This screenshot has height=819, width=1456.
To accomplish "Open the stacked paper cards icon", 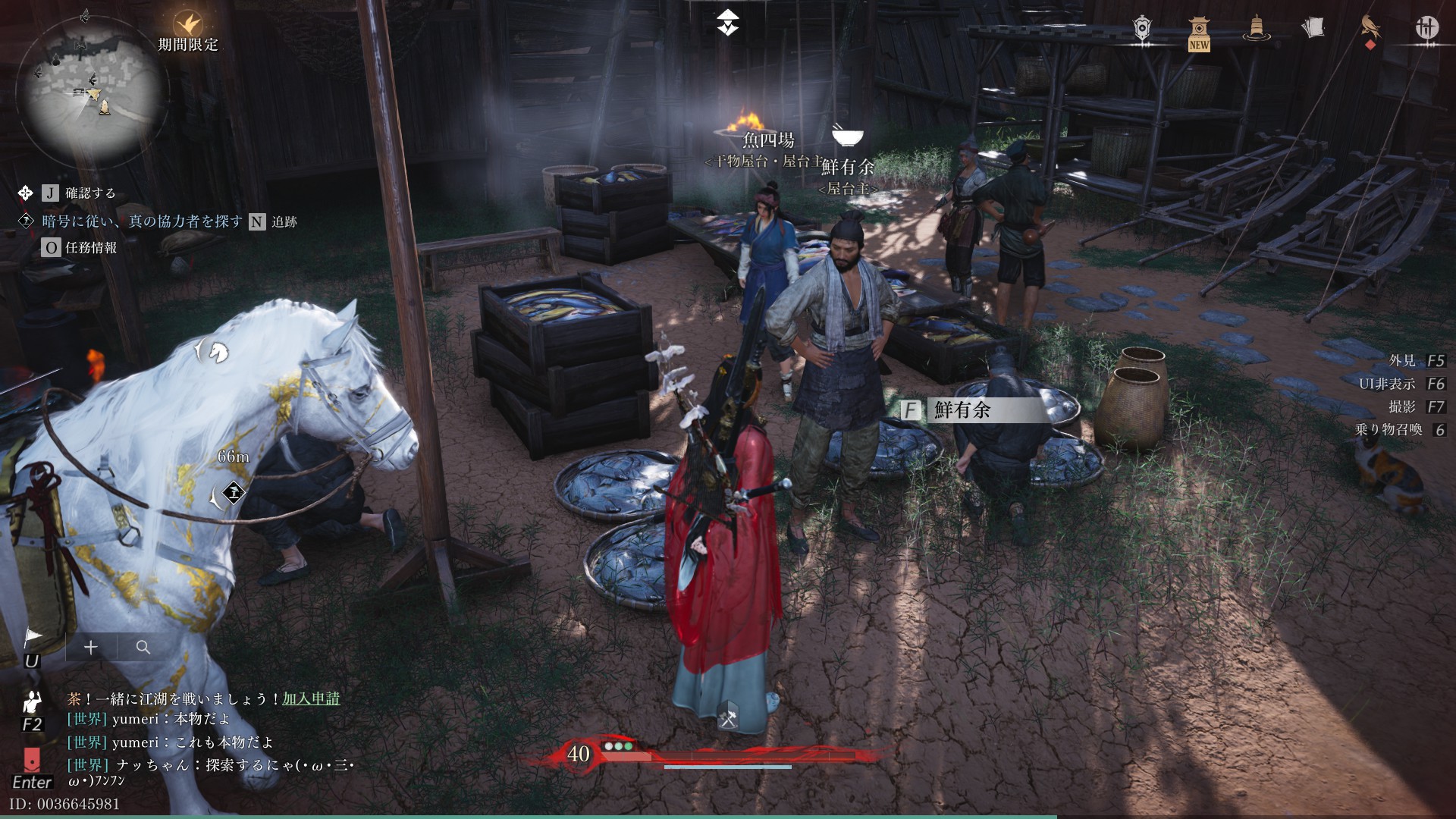I will pyautogui.click(x=1313, y=28).
